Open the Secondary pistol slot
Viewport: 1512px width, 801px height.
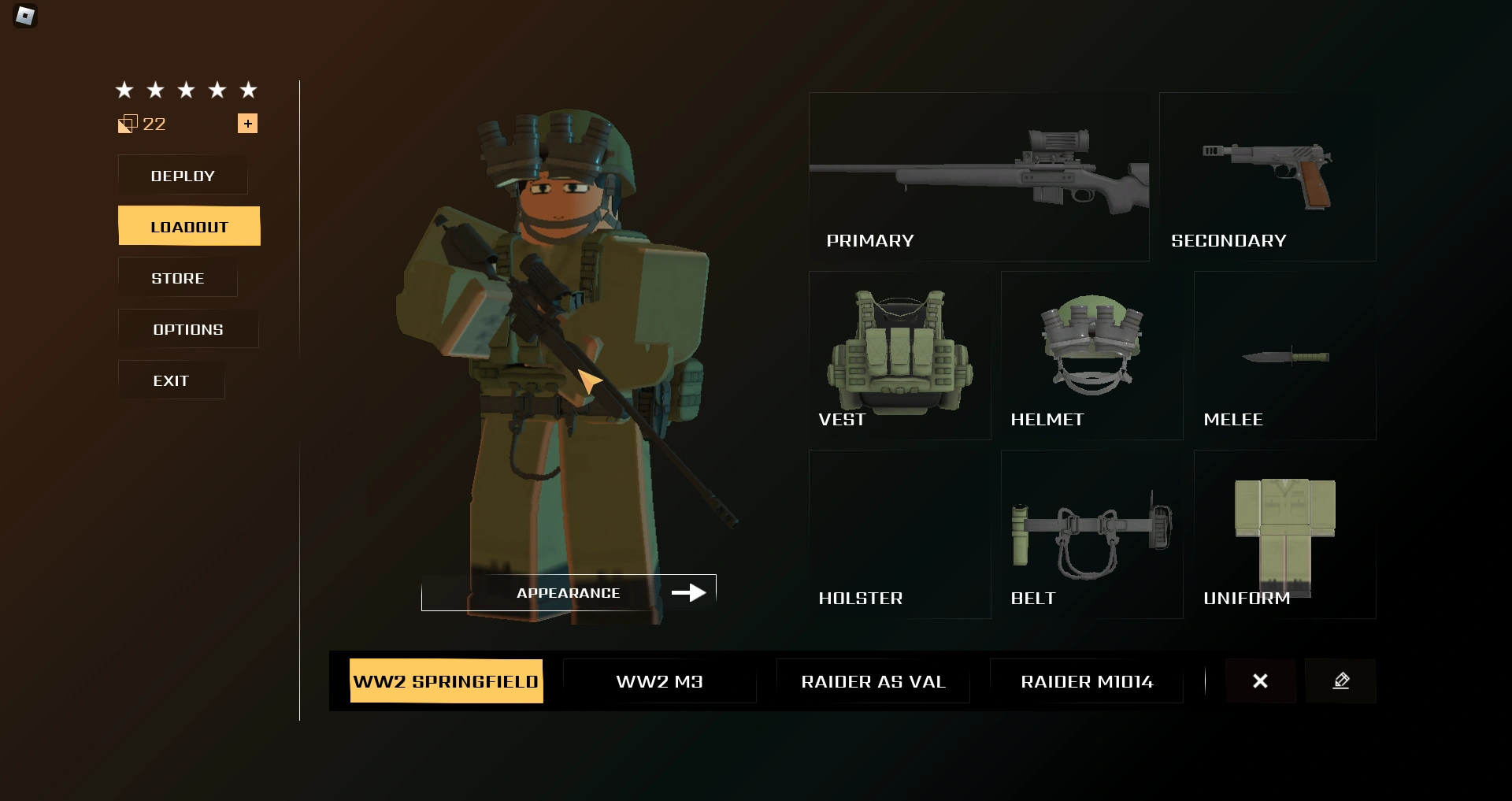click(1268, 177)
